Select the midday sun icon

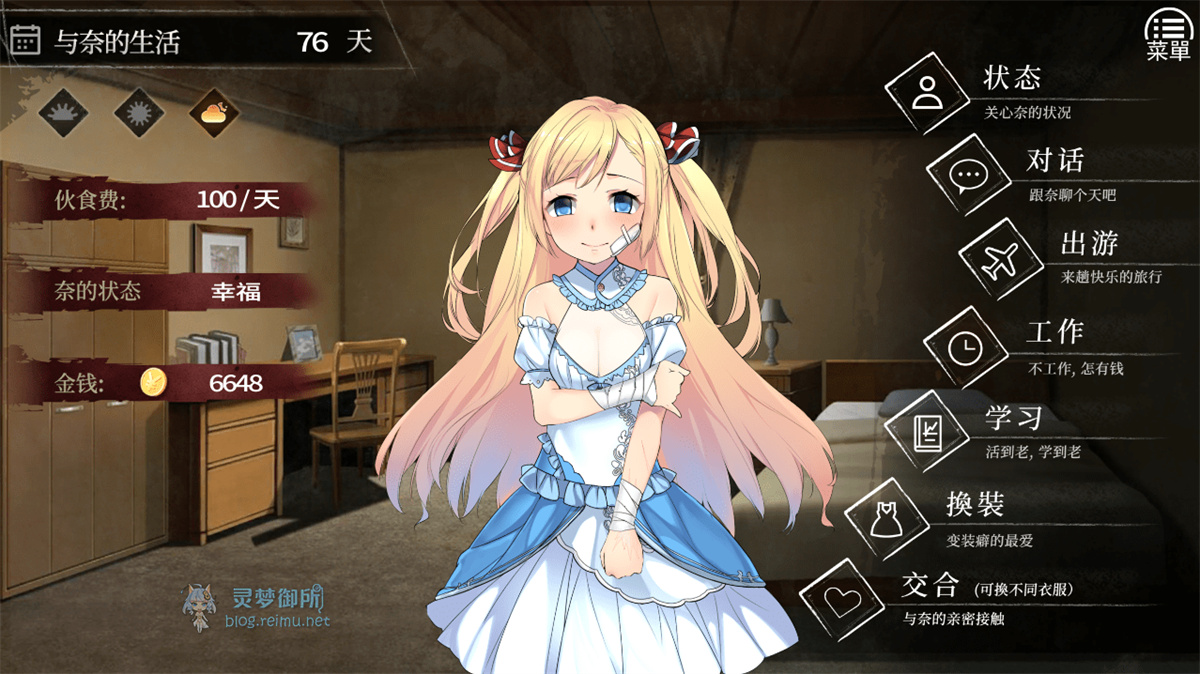[x=138, y=112]
